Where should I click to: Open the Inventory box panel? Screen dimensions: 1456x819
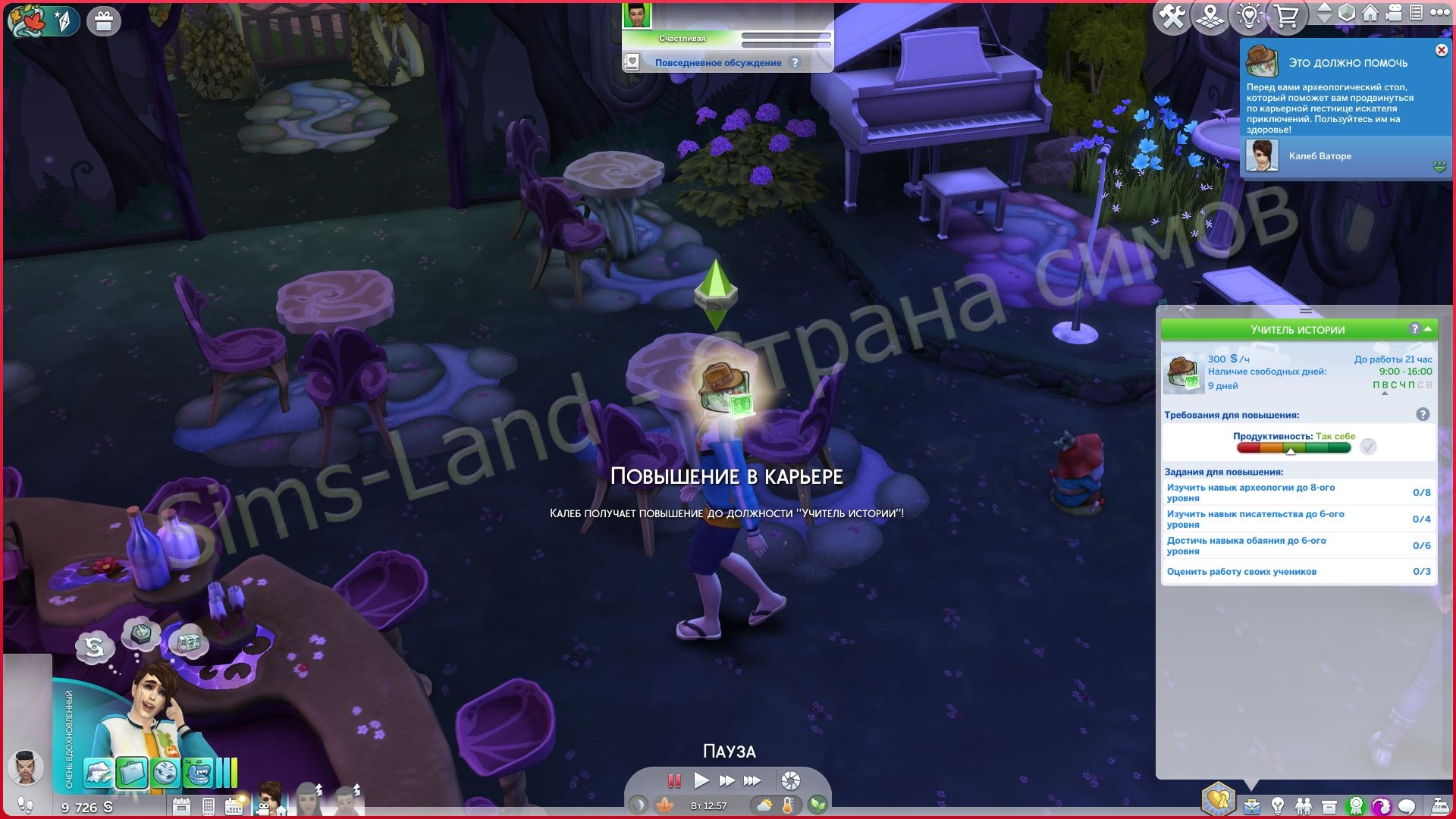pos(1329,805)
